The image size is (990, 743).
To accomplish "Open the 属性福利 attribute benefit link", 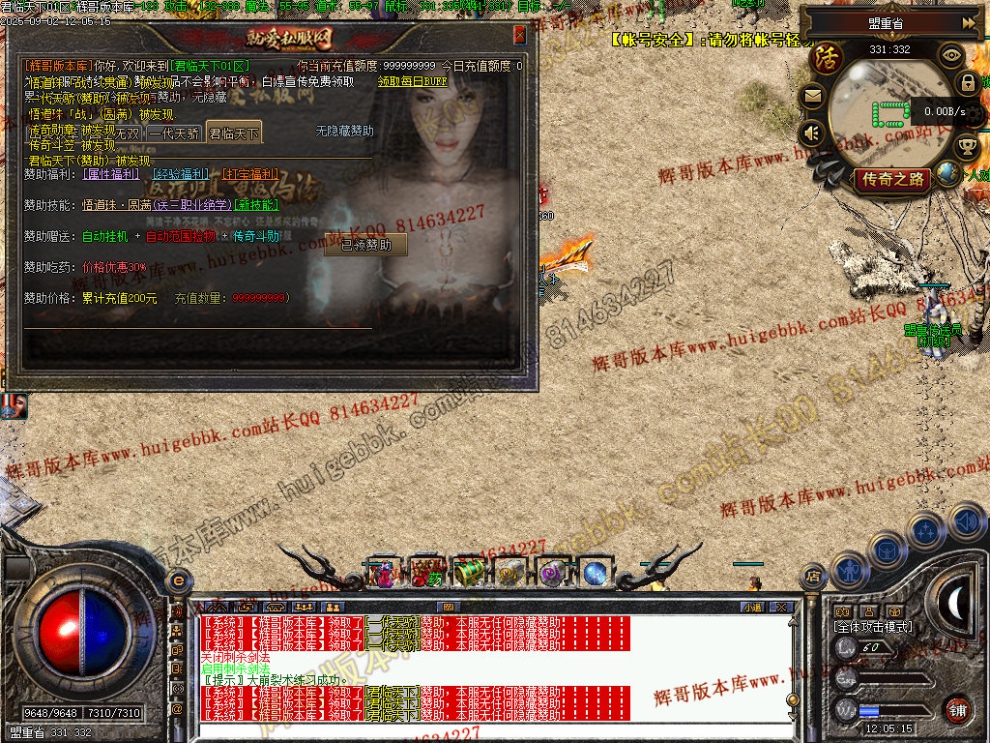I will point(110,174).
